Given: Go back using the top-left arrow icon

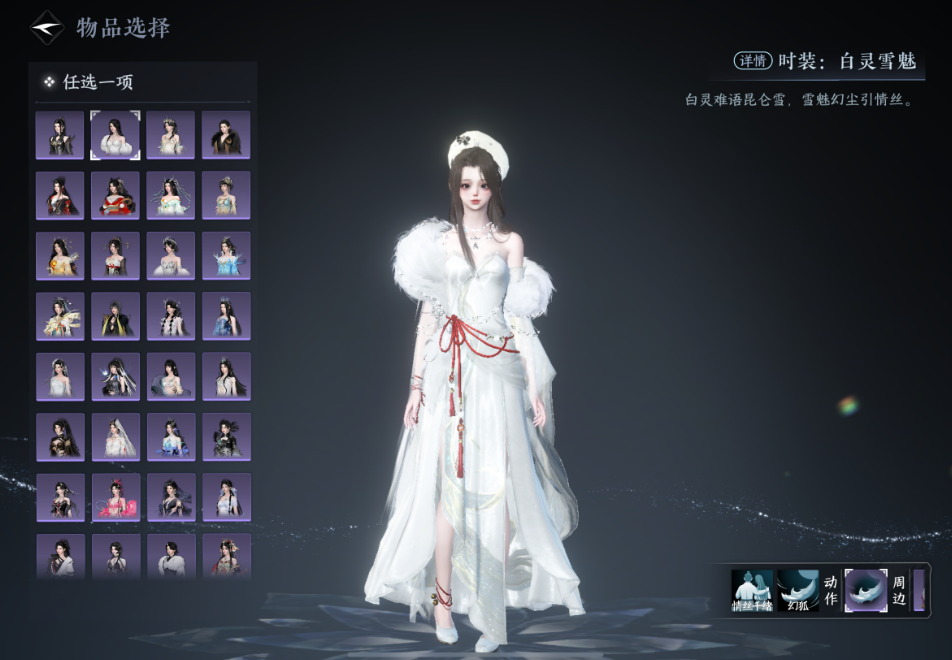Looking at the screenshot, I should [x=47, y=28].
